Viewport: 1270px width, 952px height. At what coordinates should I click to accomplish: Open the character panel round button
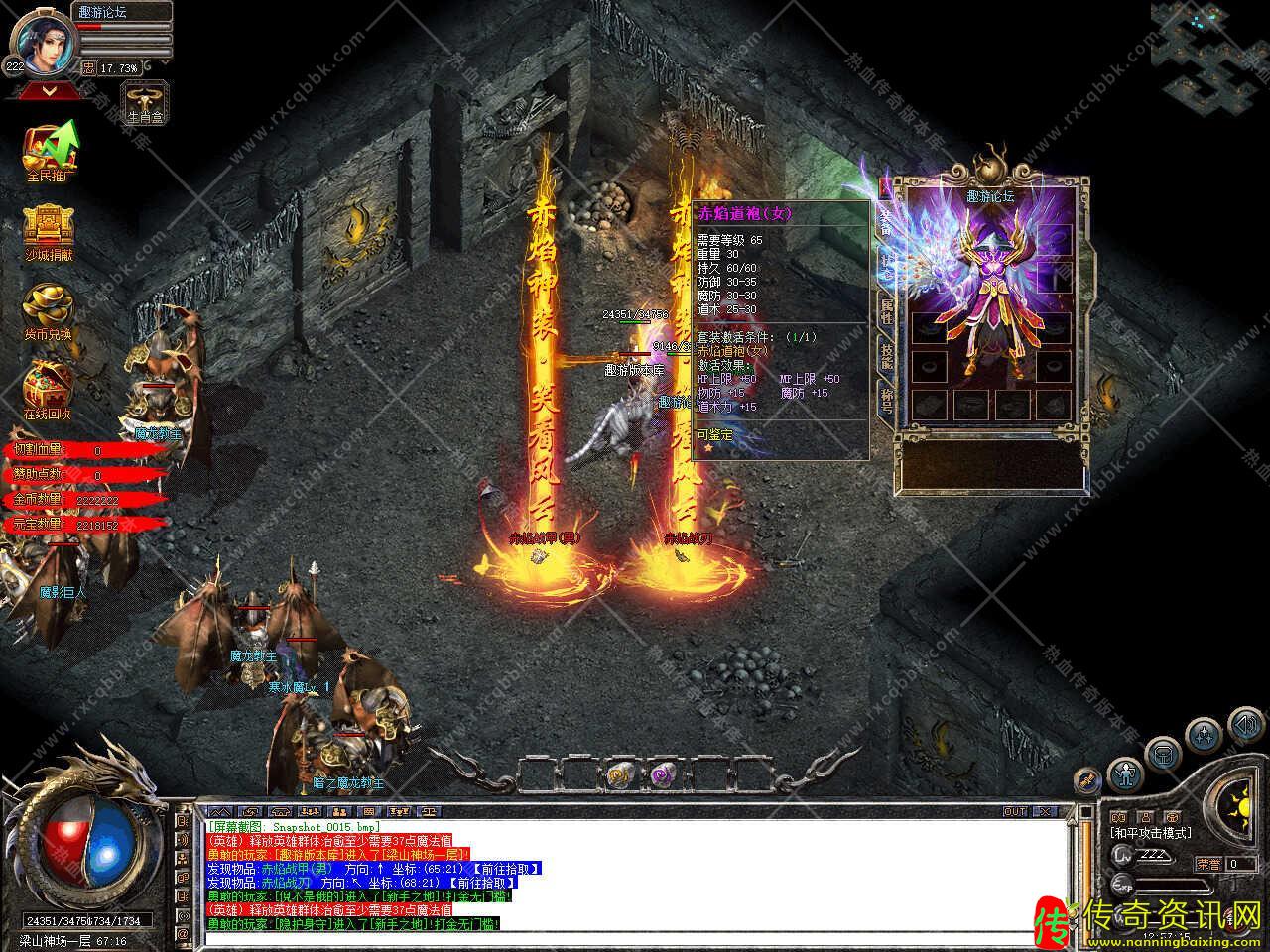pos(1124,772)
